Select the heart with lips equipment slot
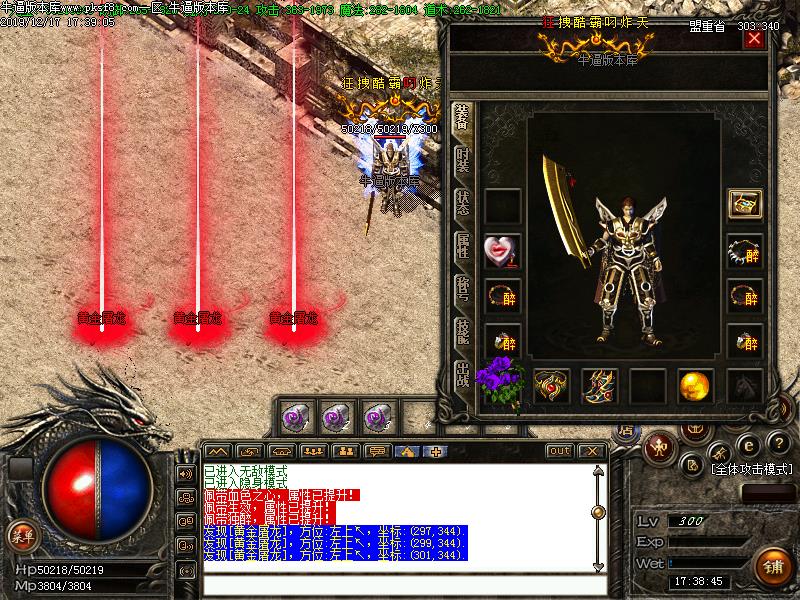Image resolution: width=800 pixels, height=600 pixels. click(x=502, y=250)
